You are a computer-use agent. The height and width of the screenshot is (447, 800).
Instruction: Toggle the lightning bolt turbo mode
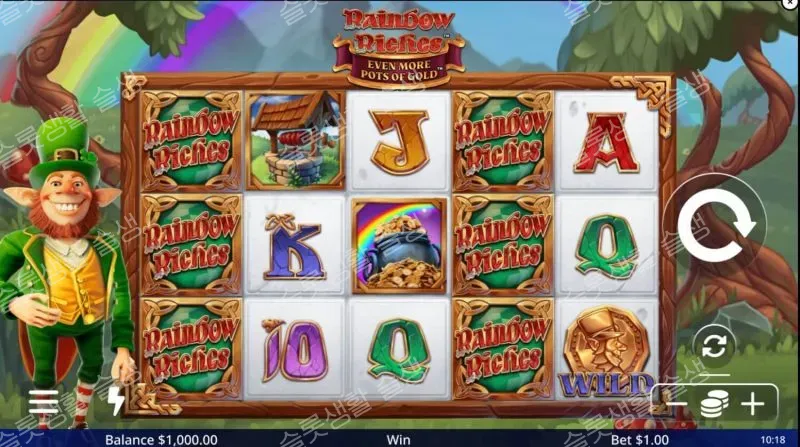tap(116, 402)
